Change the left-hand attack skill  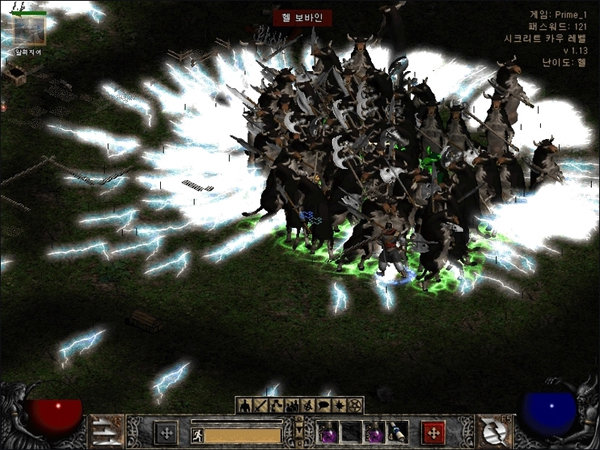(x=105, y=431)
